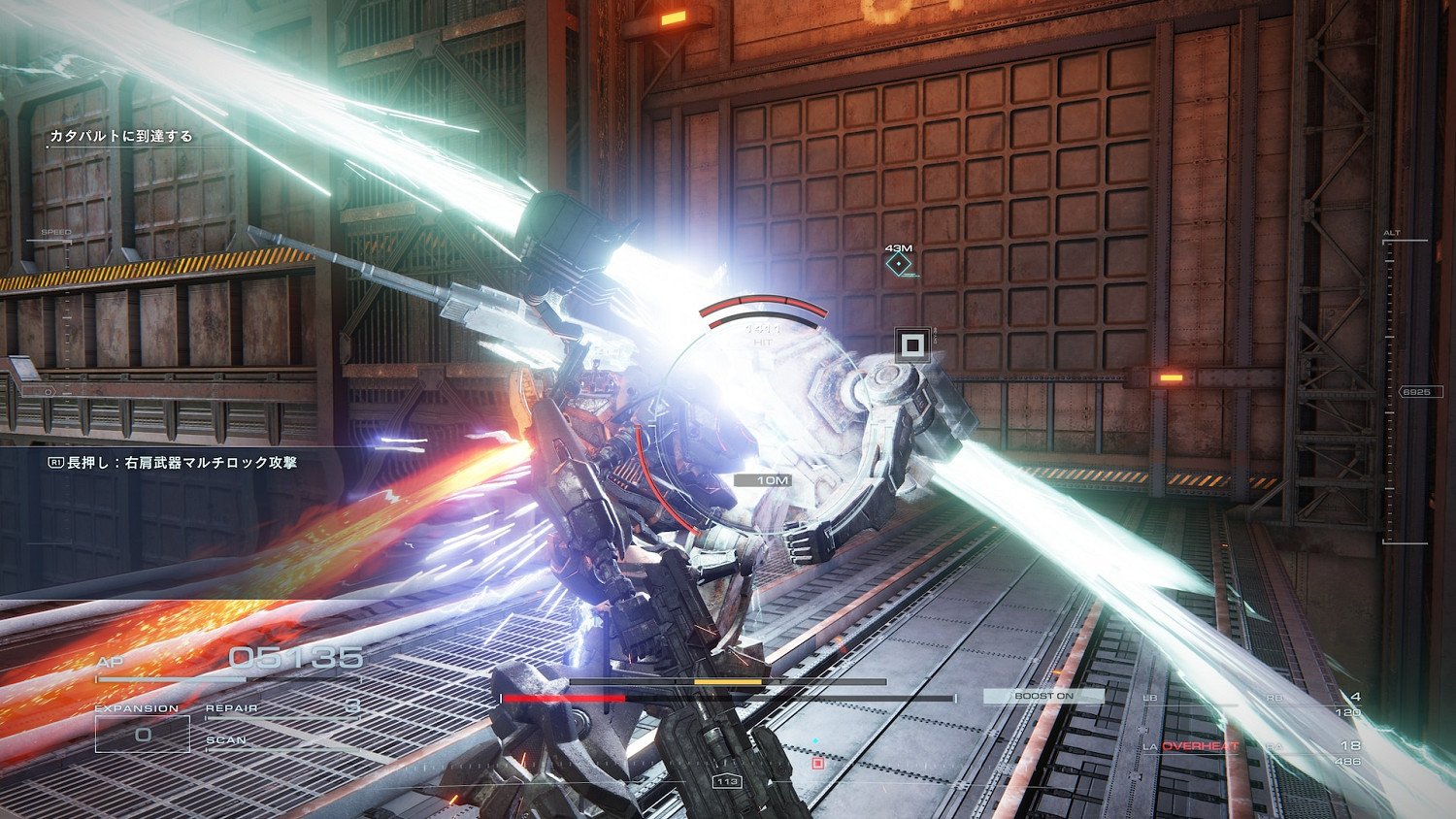1456x819 pixels.
Task: Click the 43M waypoint marker
Action: click(900, 263)
